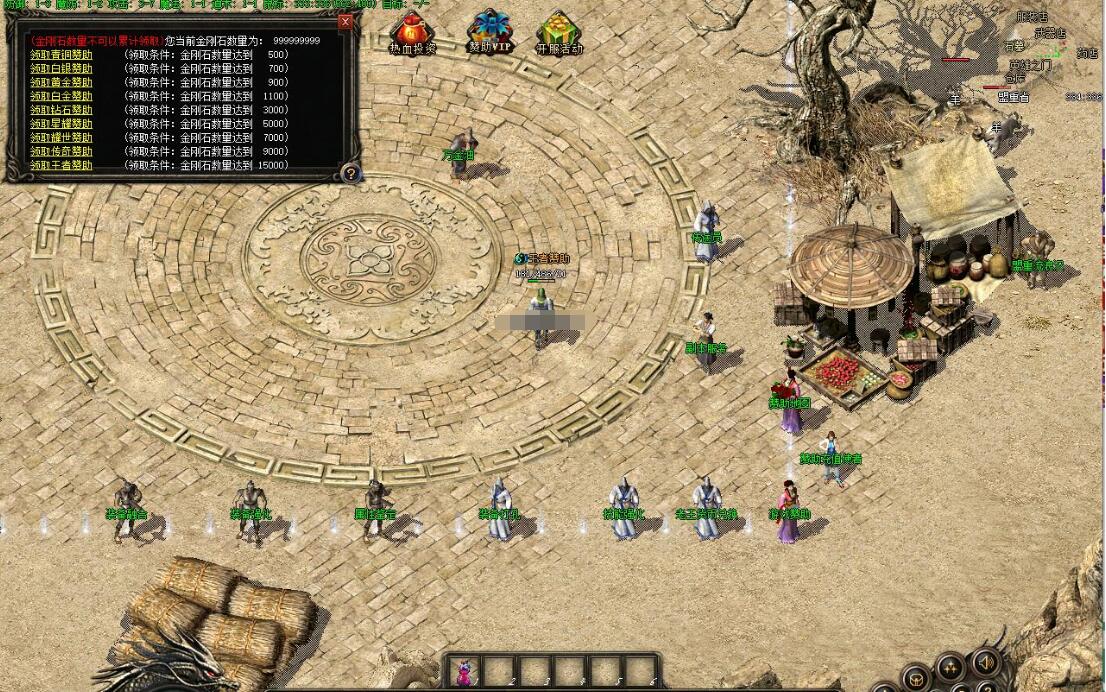This screenshot has width=1106, height=692.
Task: Close the sponsorship reward panel
Action: pos(345,21)
